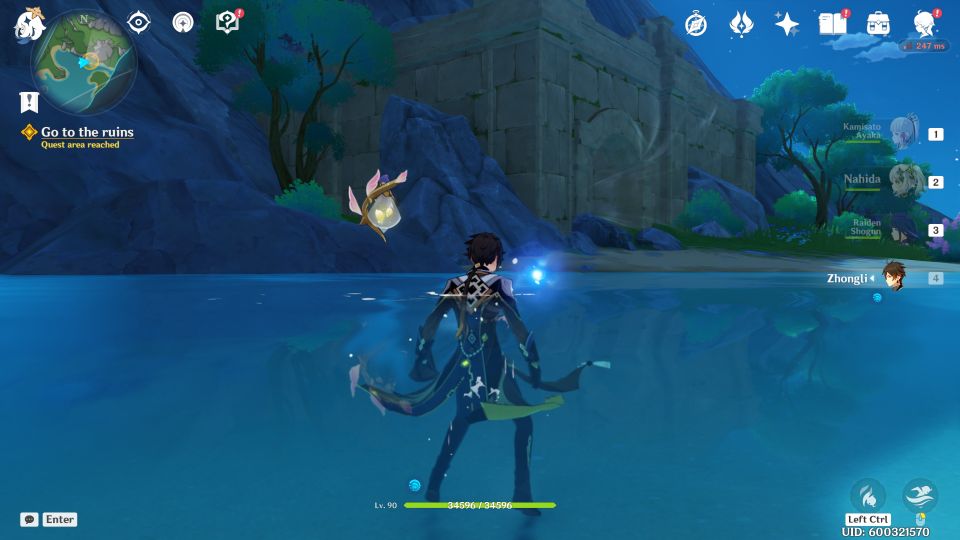Image resolution: width=960 pixels, height=540 pixels.
Task: Open the tutorial question-mark book icon
Action: point(228,22)
